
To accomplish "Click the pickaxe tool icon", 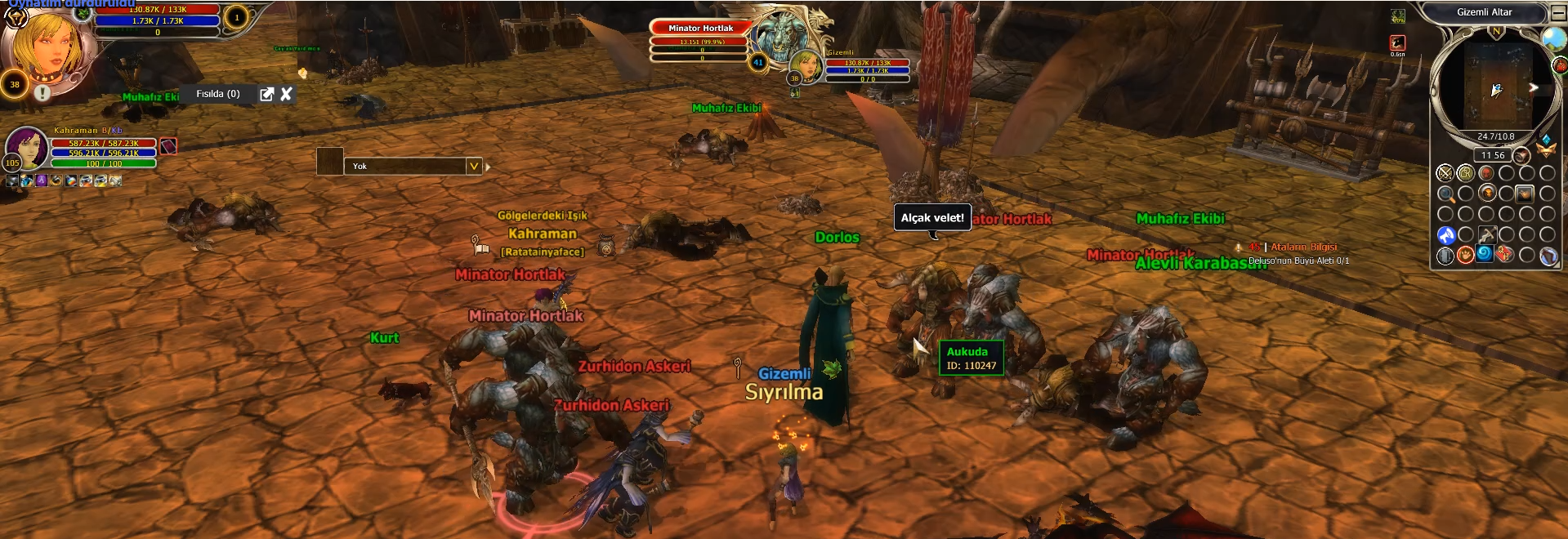I will tap(1486, 235).
